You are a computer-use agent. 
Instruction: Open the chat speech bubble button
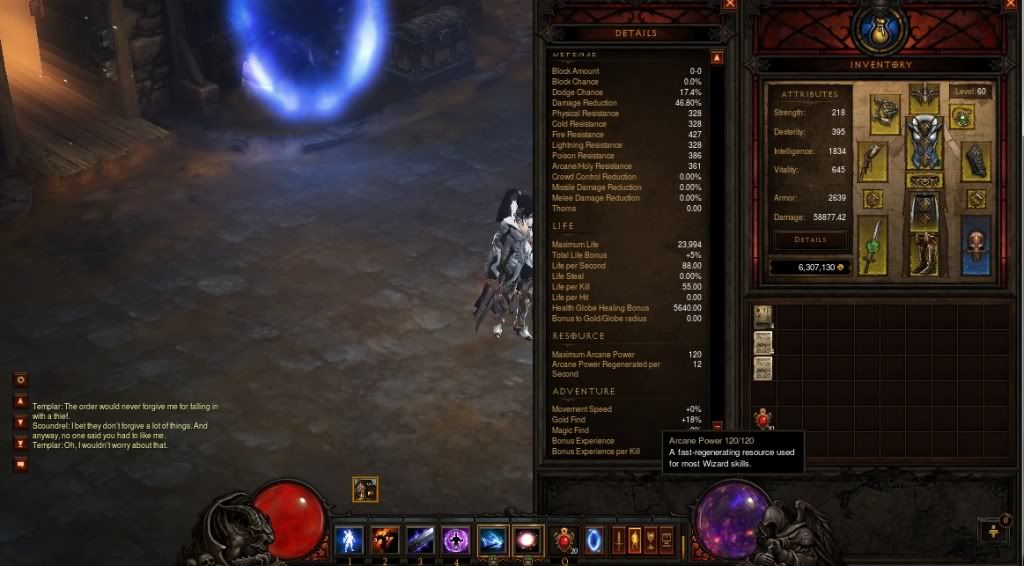coord(21,464)
